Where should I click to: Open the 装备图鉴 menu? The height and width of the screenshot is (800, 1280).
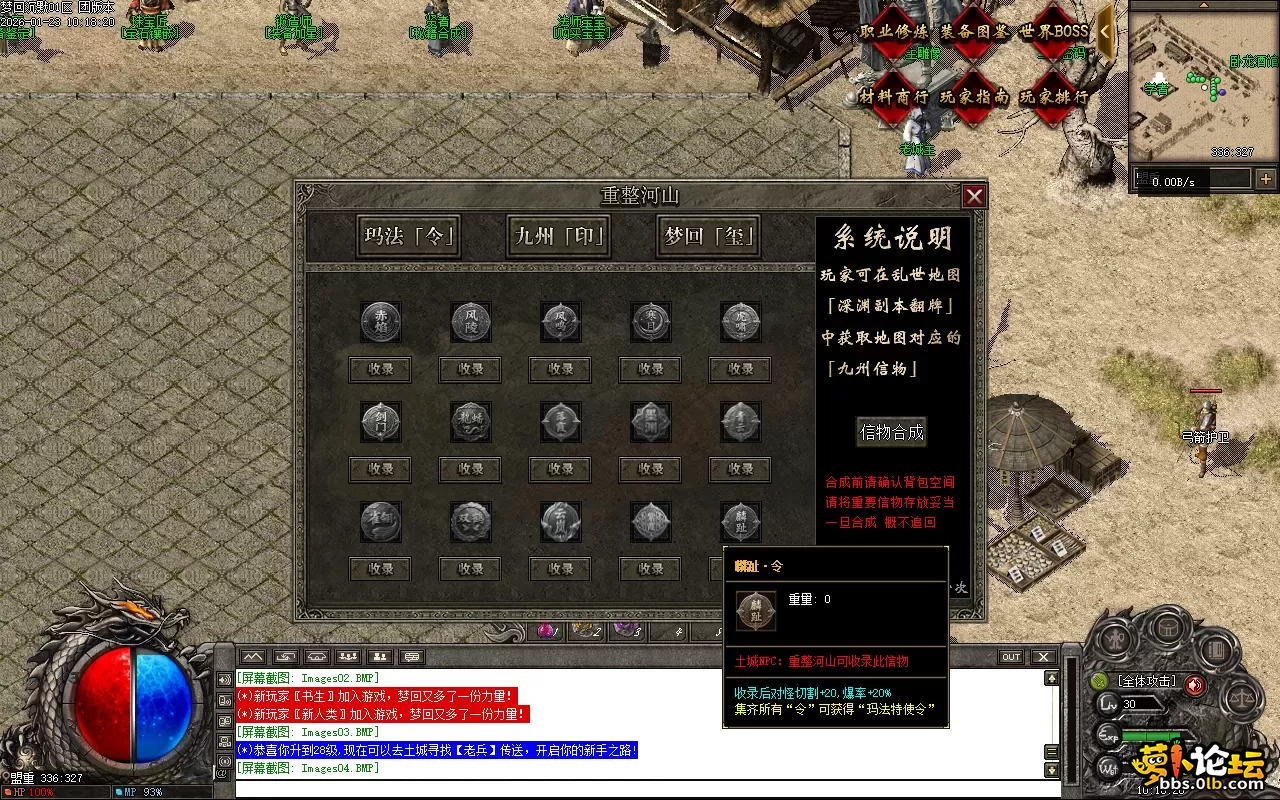[974, 31]
